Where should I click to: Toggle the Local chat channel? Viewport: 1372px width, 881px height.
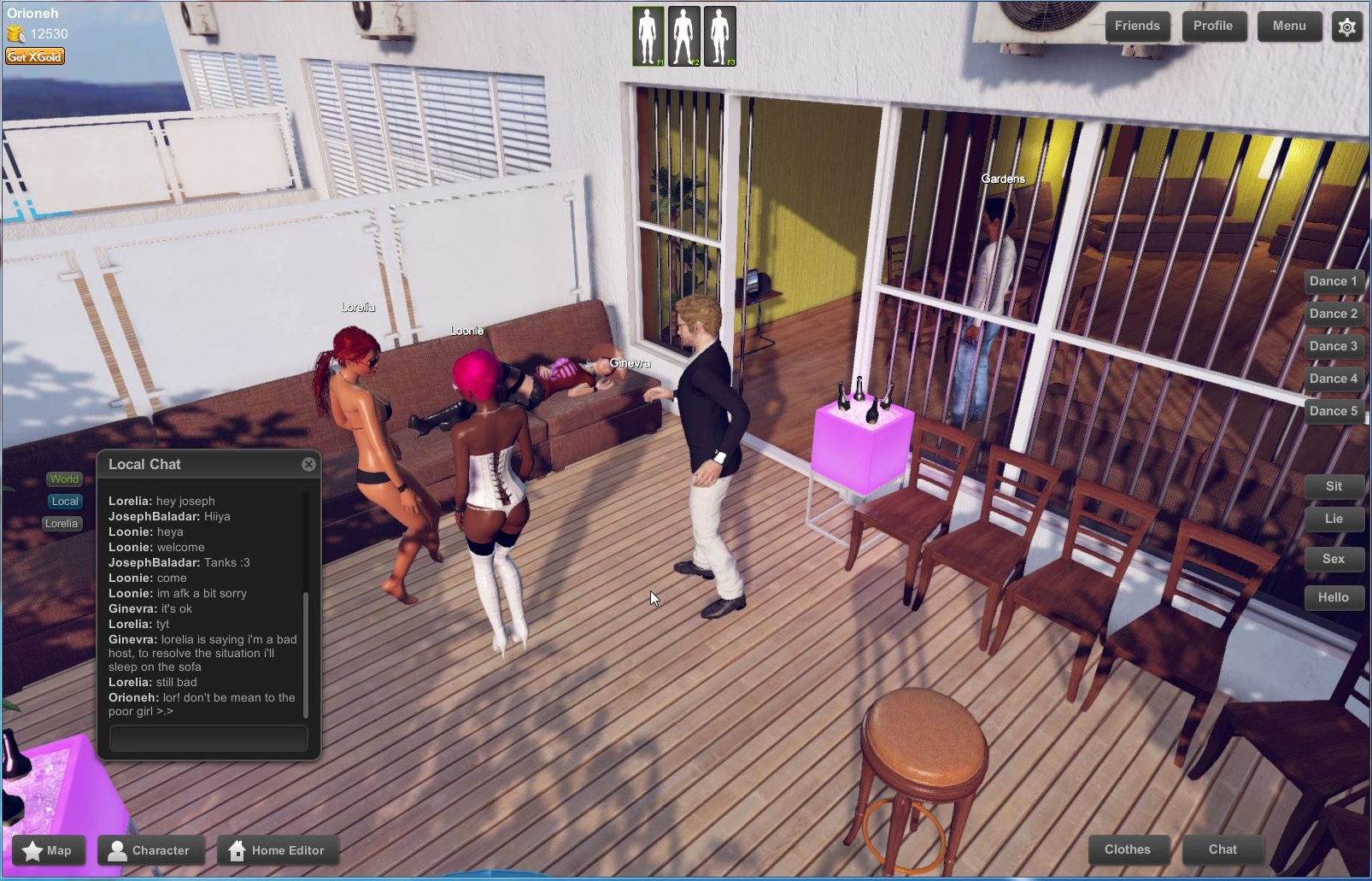64,501
